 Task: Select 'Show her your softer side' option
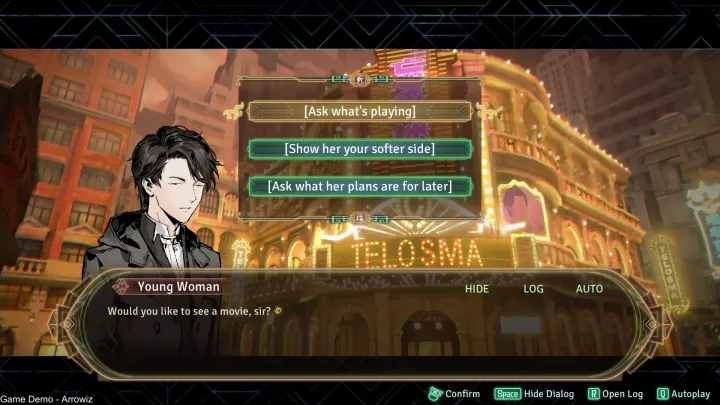coord(360,148)
